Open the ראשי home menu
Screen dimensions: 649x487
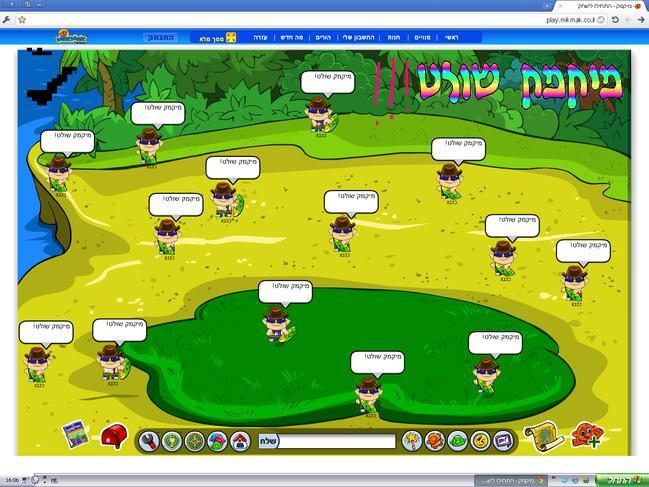click(x=452, y=37)
